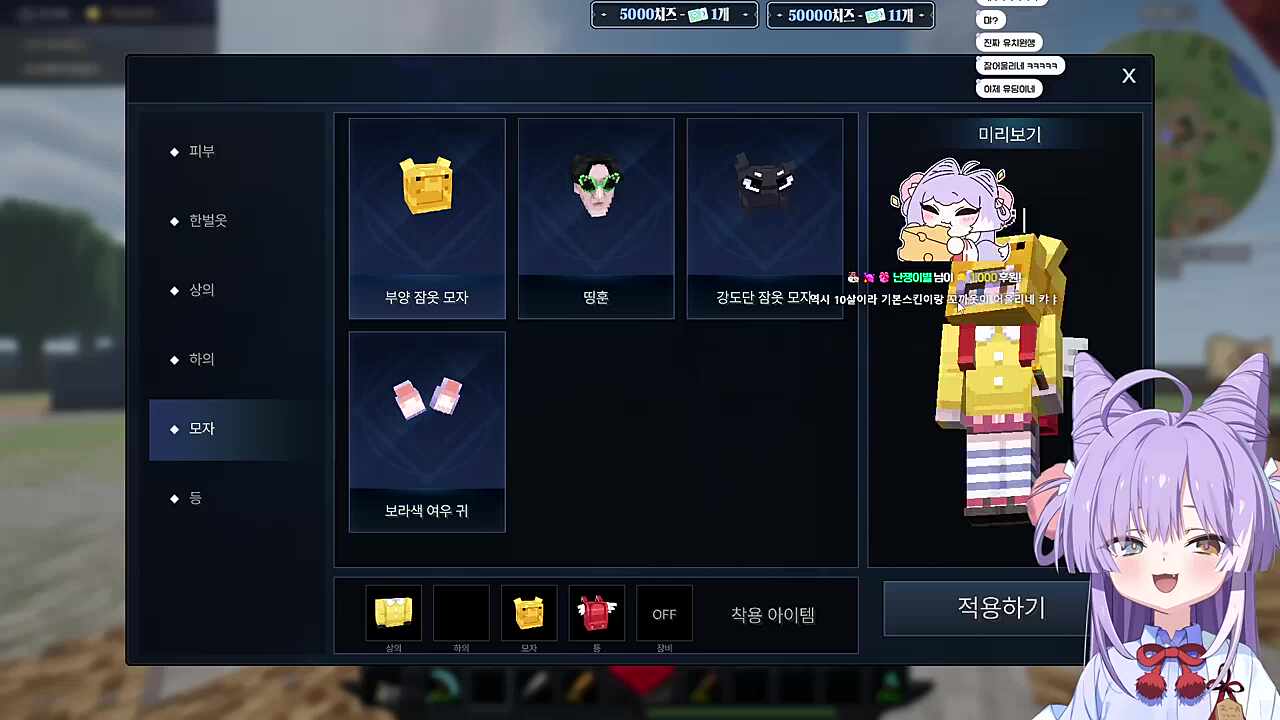Select the 등 category at the sidebar bottom

(x=196, y=498)
